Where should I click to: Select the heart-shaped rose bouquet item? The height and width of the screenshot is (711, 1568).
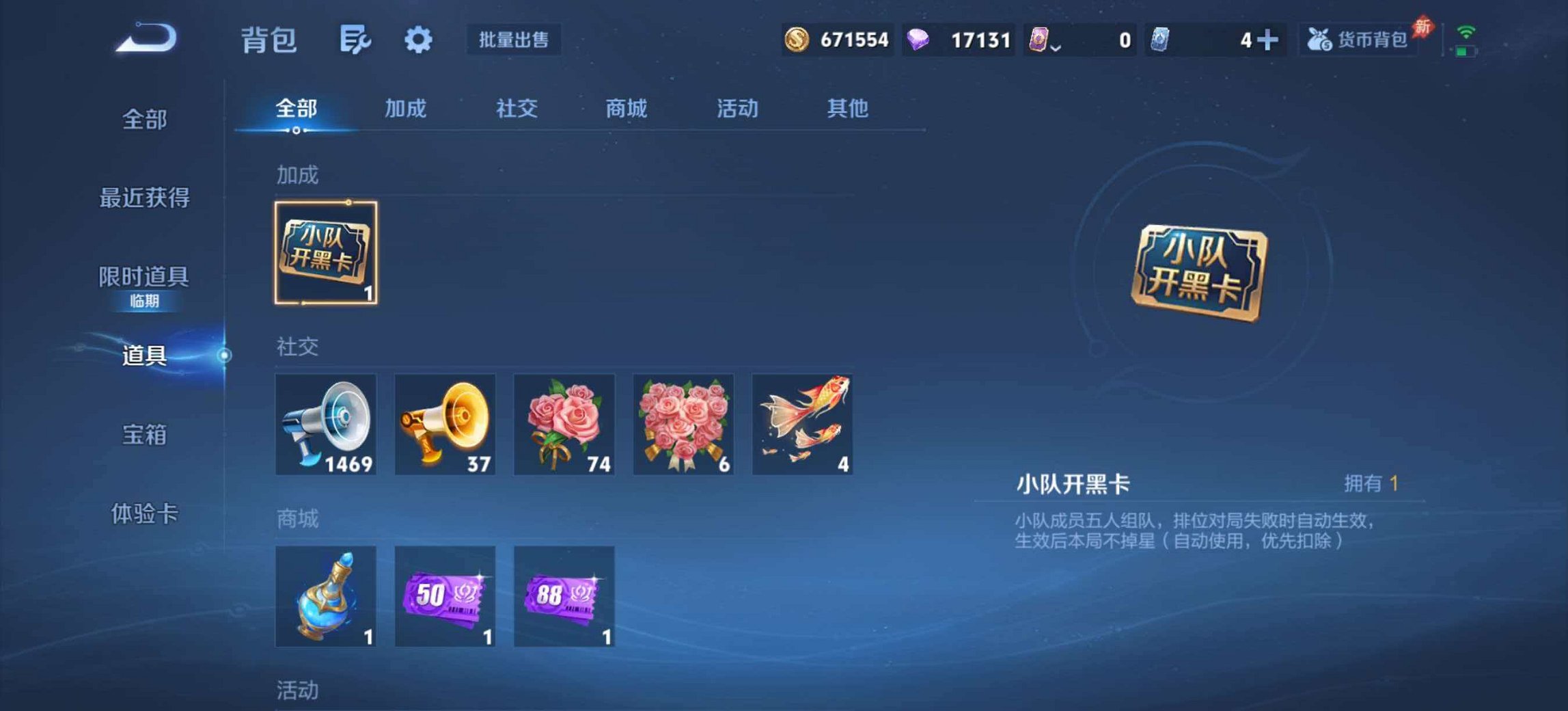[682, 425]
